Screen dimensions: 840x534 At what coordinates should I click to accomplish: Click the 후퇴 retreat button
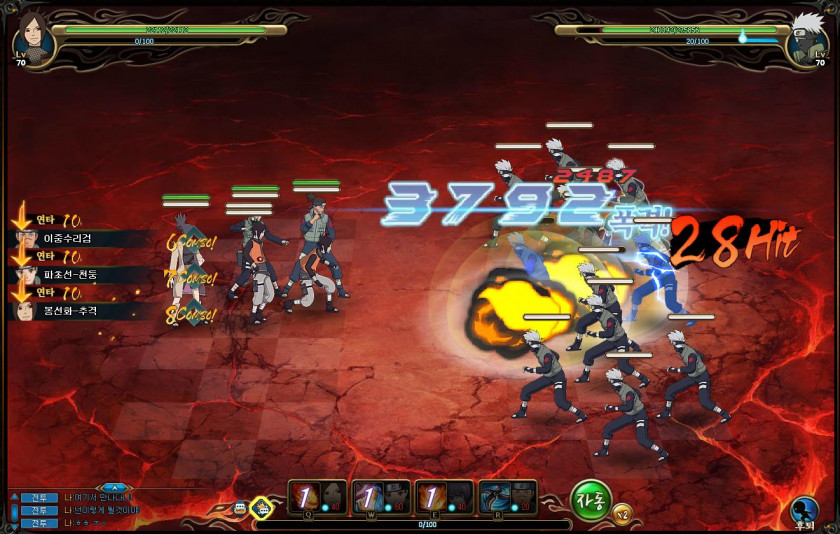(803, 511)
